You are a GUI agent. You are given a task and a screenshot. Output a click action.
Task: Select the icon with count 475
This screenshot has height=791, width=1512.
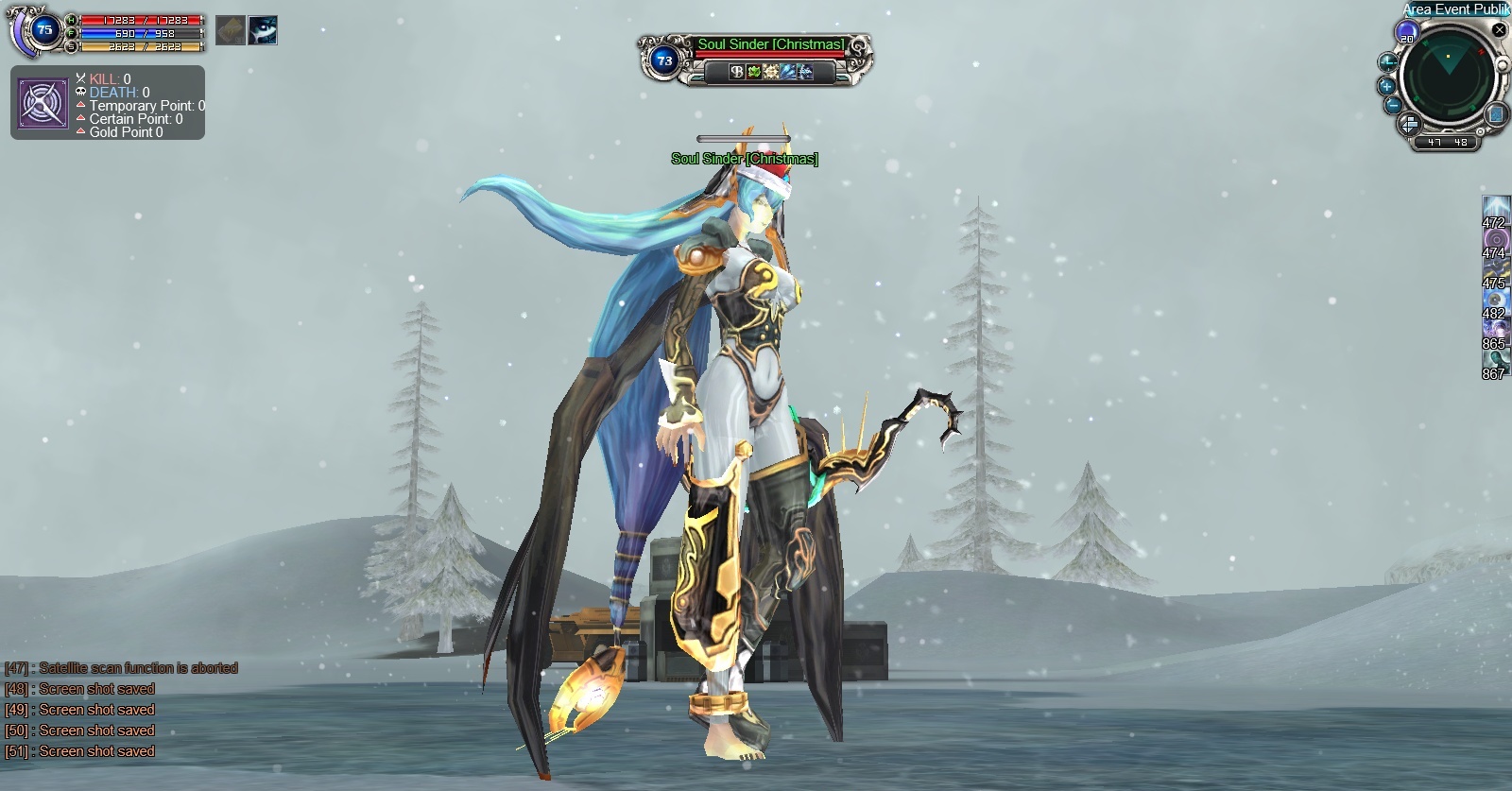[1496, 268]
